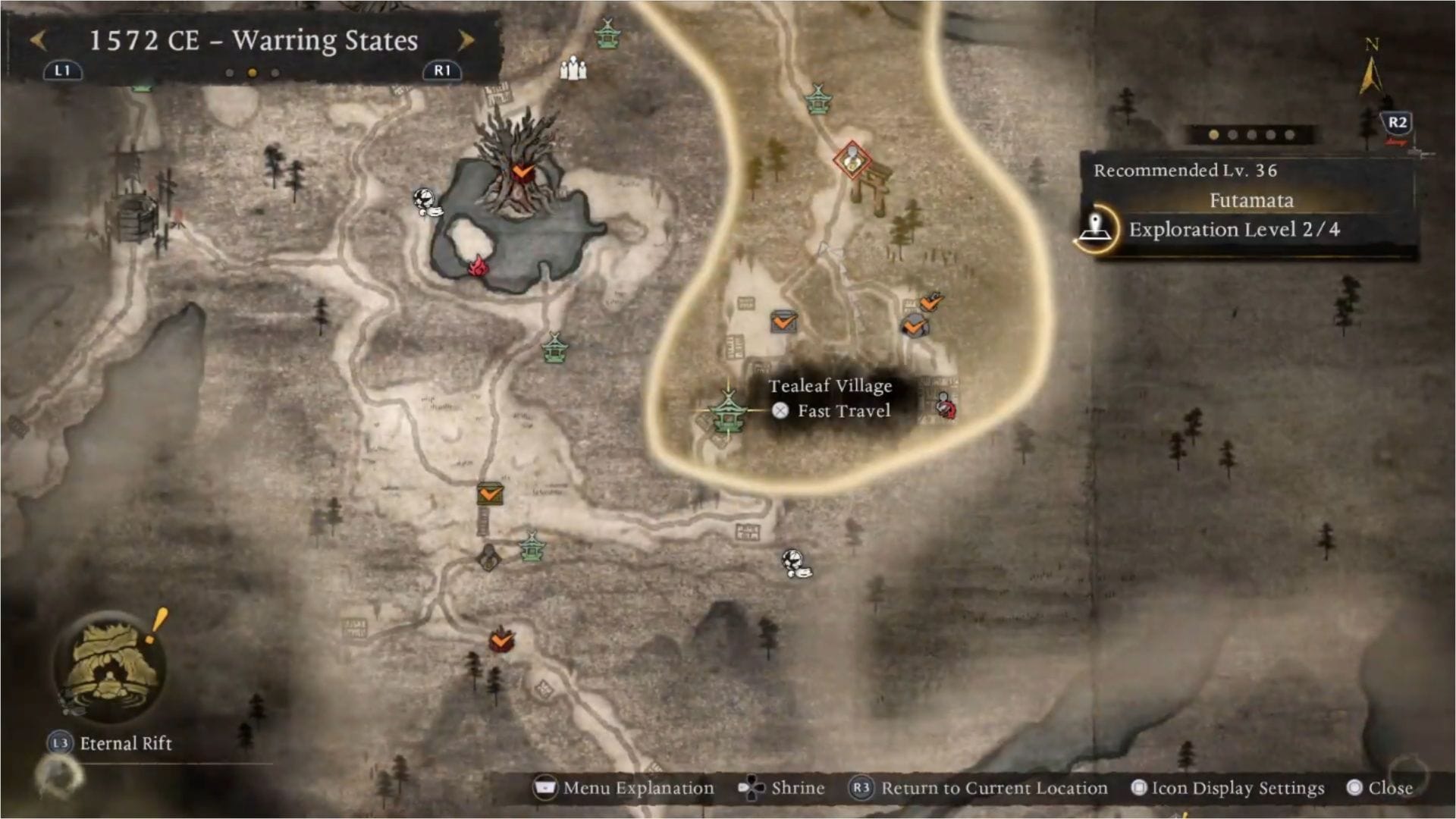The height and width of the screenshot is (819, 1456).
Task: Click the left arrow to the previous era
Action: coord(39,40)
